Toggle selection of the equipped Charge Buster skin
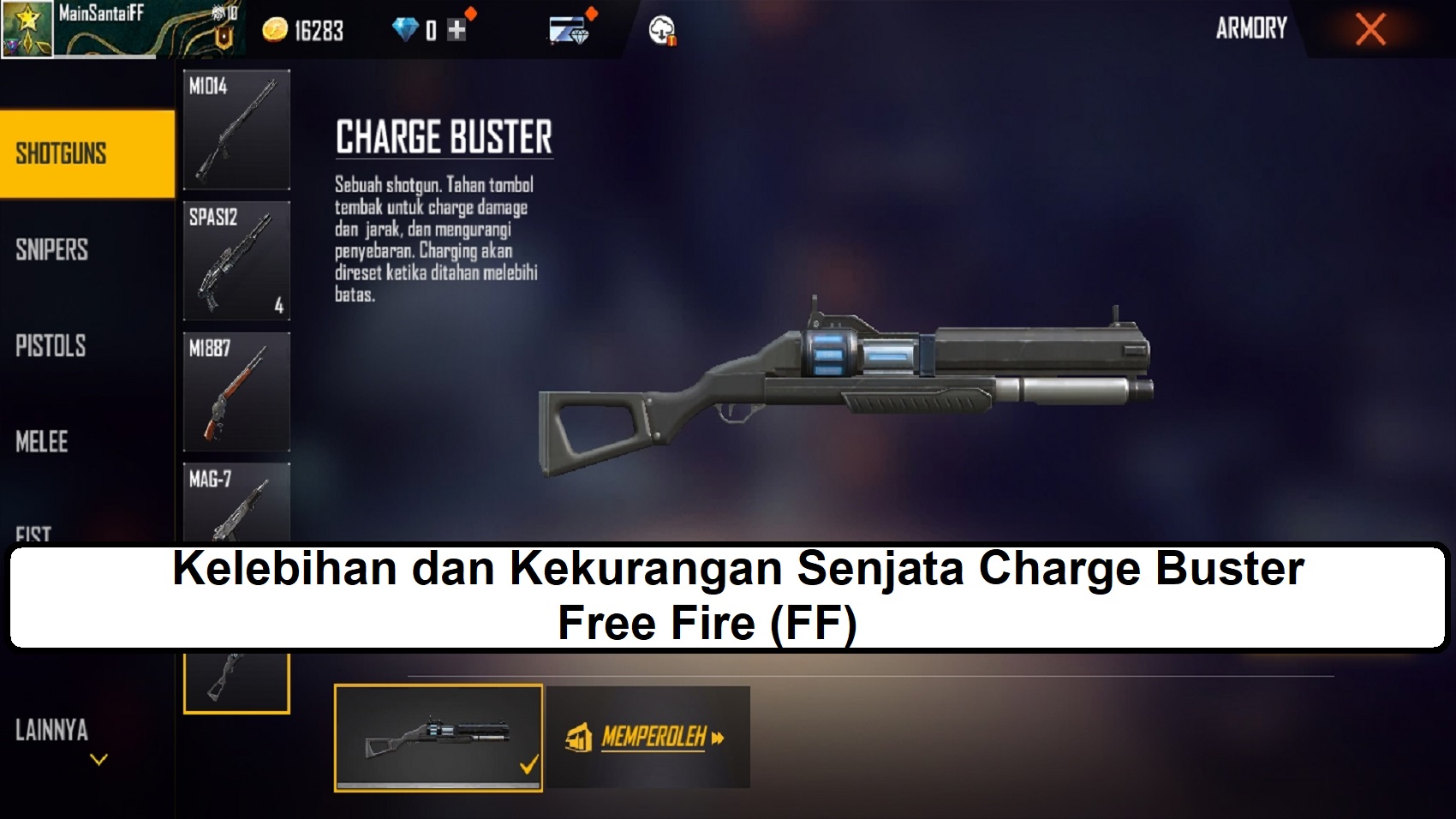 tap(439, 737)
